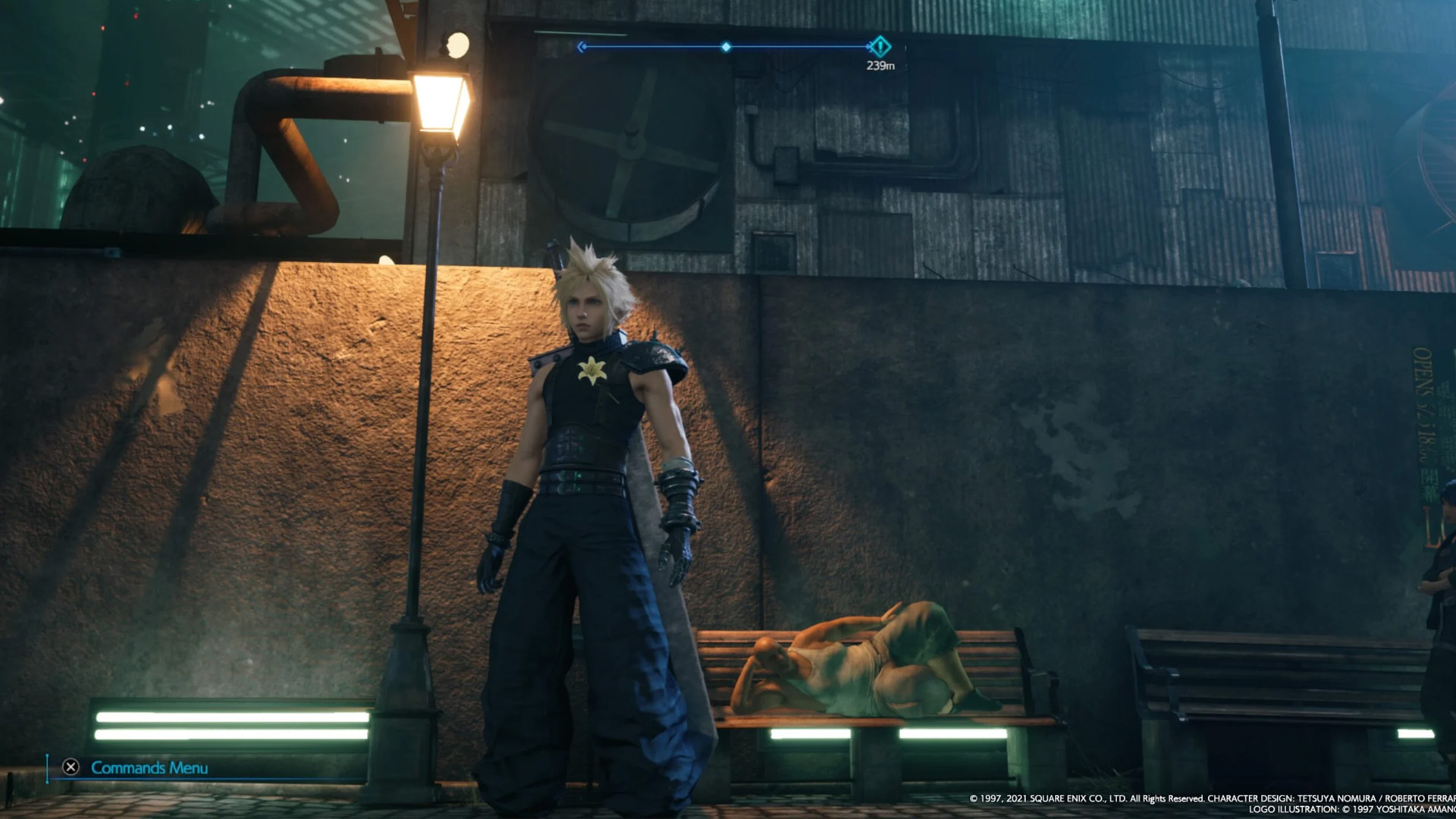Select the quest objective marker on compass
This screenshot has height=819, width=1456.
pyautogui.click(x=880, y=47)
